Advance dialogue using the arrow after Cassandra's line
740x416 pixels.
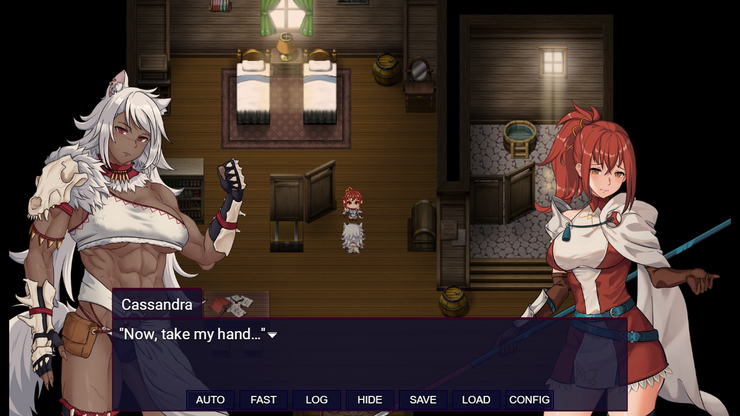click(272, 335)
